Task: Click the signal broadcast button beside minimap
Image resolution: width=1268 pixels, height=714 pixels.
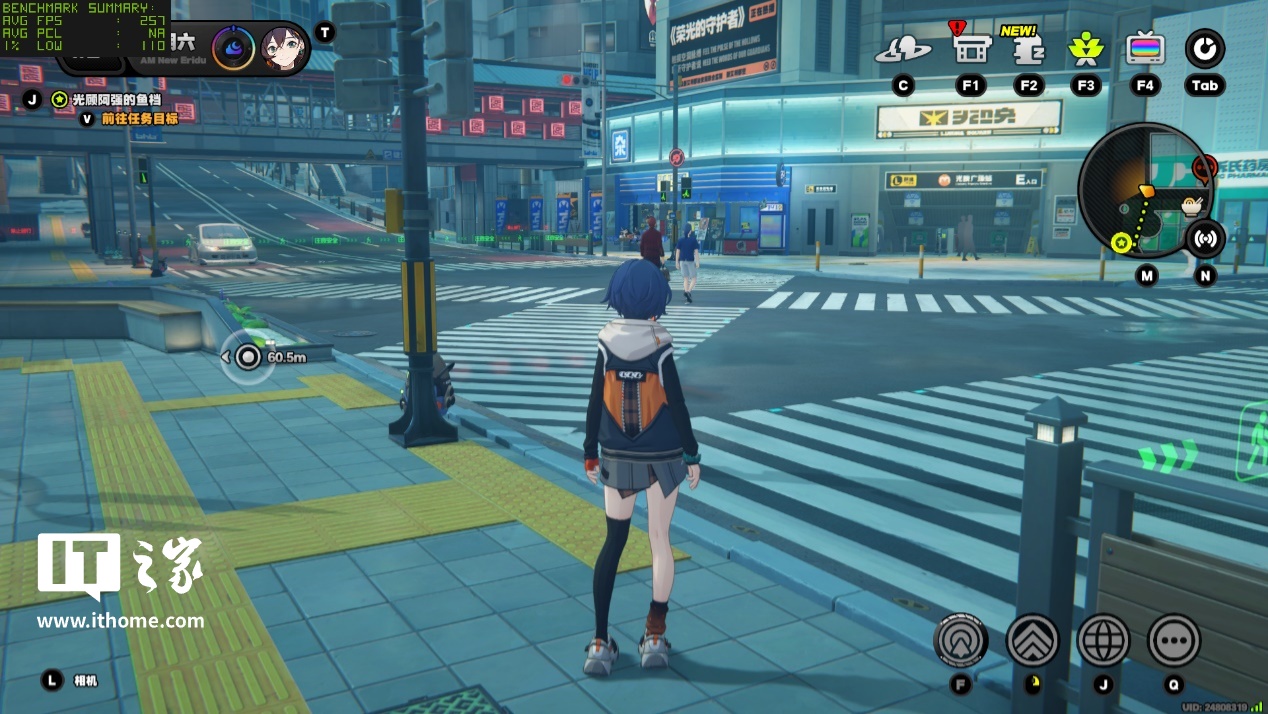Action: click(x=1206, y=239)
